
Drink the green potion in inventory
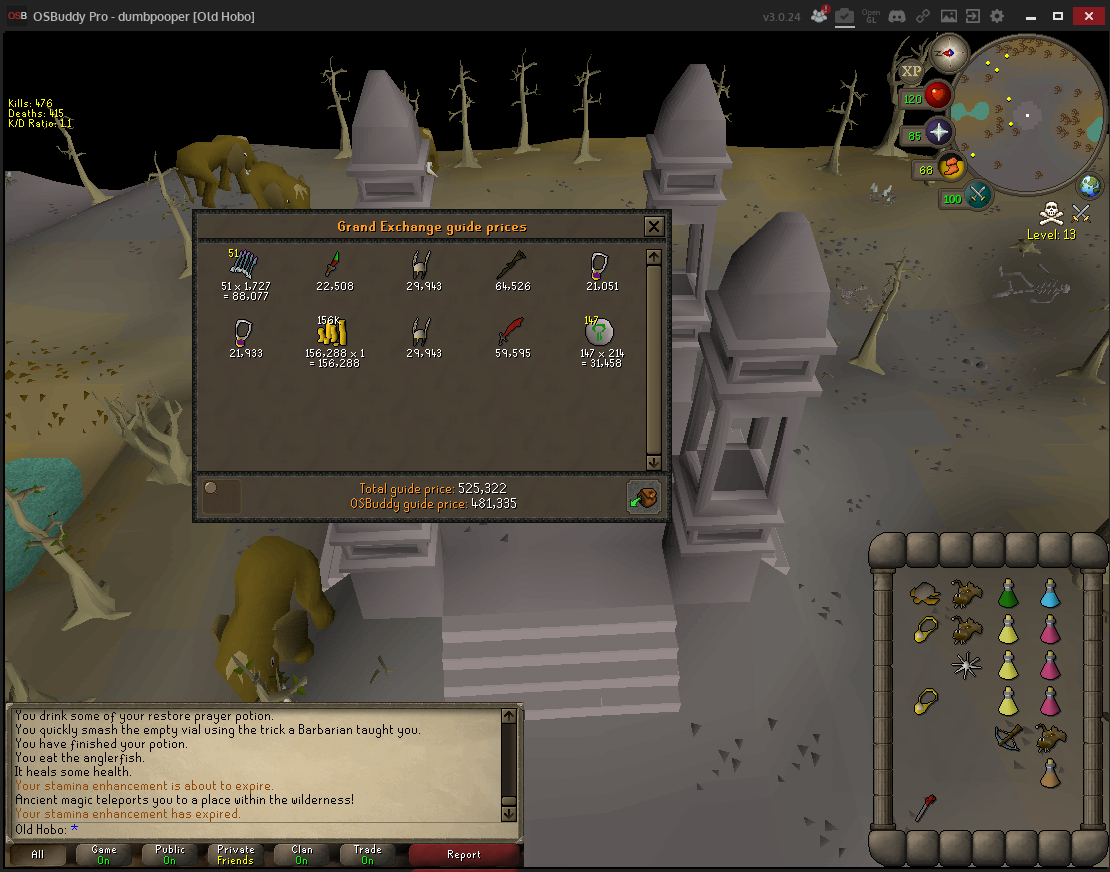click(1008, 595)
